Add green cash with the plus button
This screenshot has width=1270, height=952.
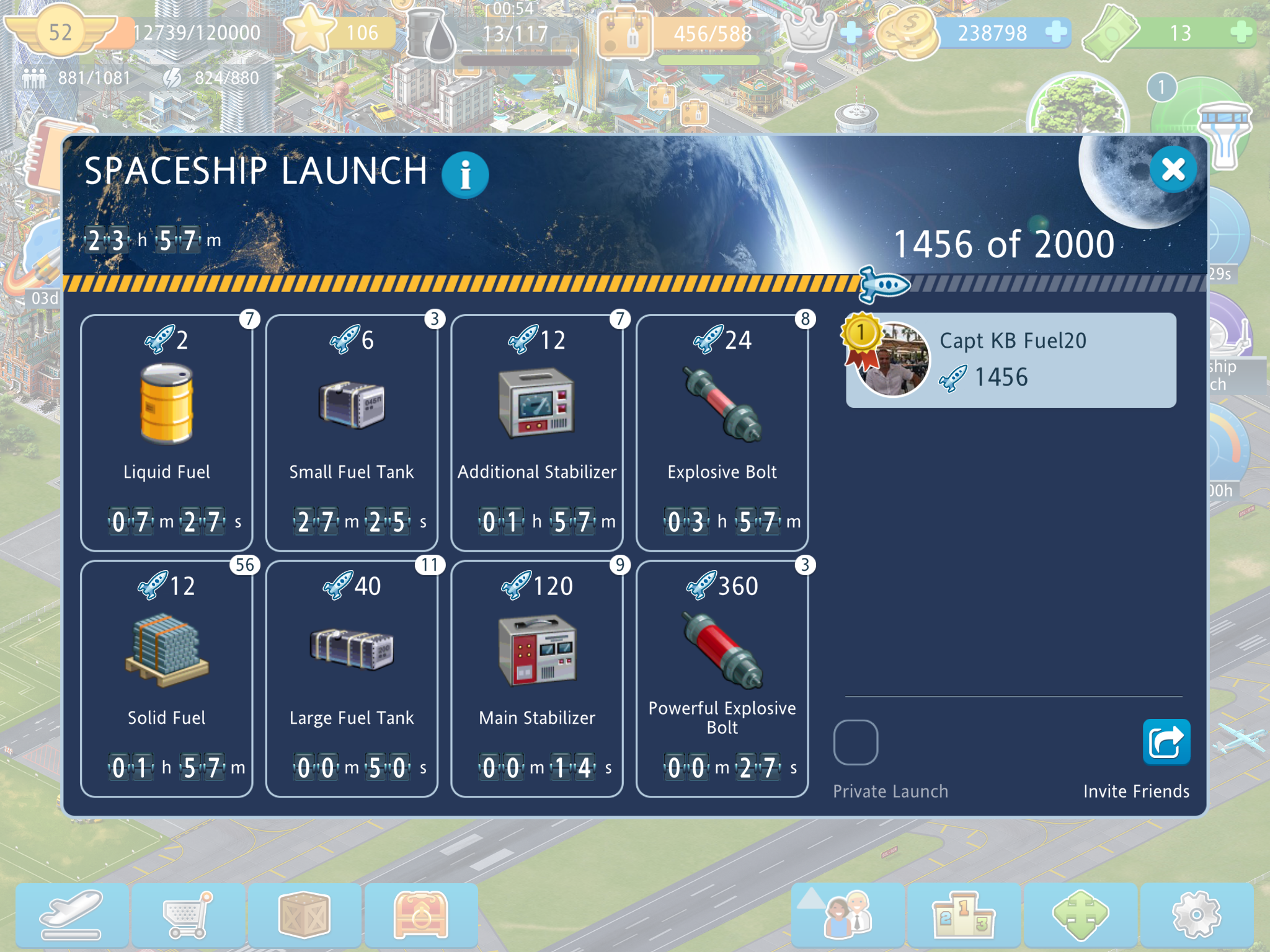pyautogui.click(x=1241, y=32)
